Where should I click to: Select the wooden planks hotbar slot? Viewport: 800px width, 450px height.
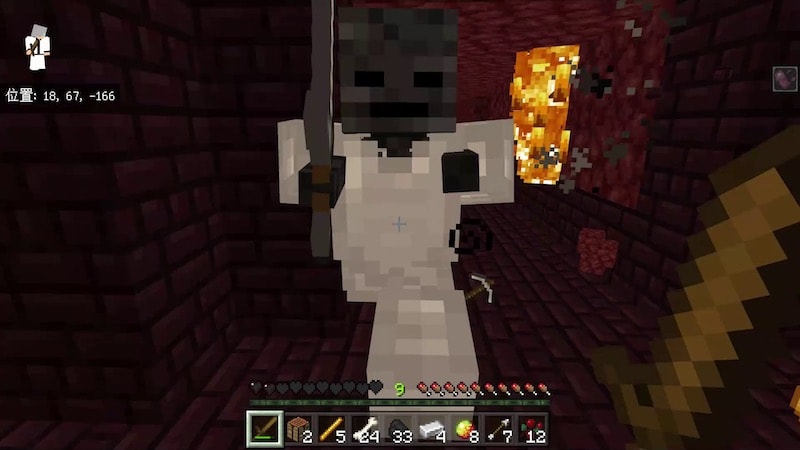(x=298, y=430)
